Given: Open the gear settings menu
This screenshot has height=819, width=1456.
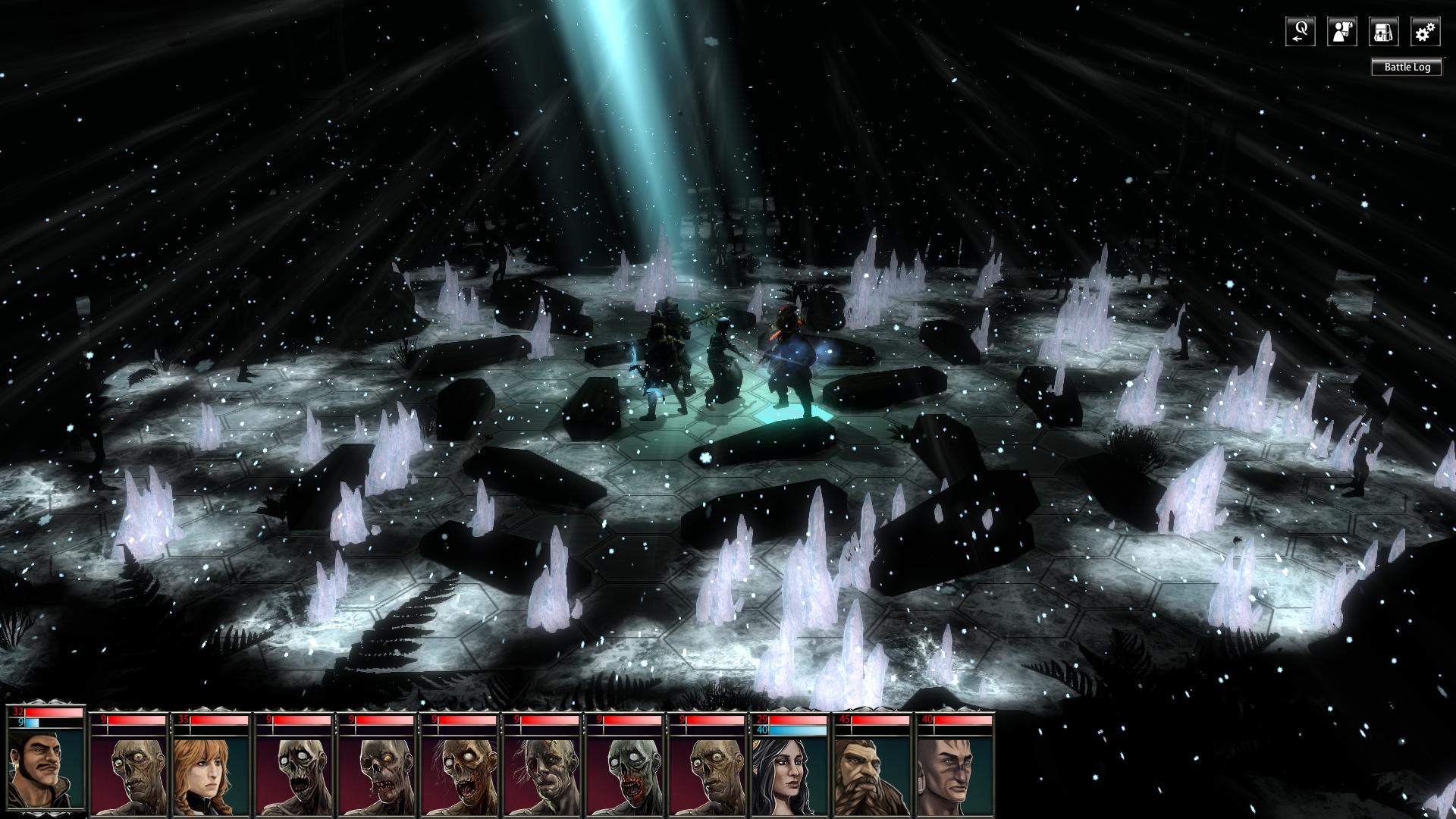Looking at the screenshot, I should click(1426, 32).
